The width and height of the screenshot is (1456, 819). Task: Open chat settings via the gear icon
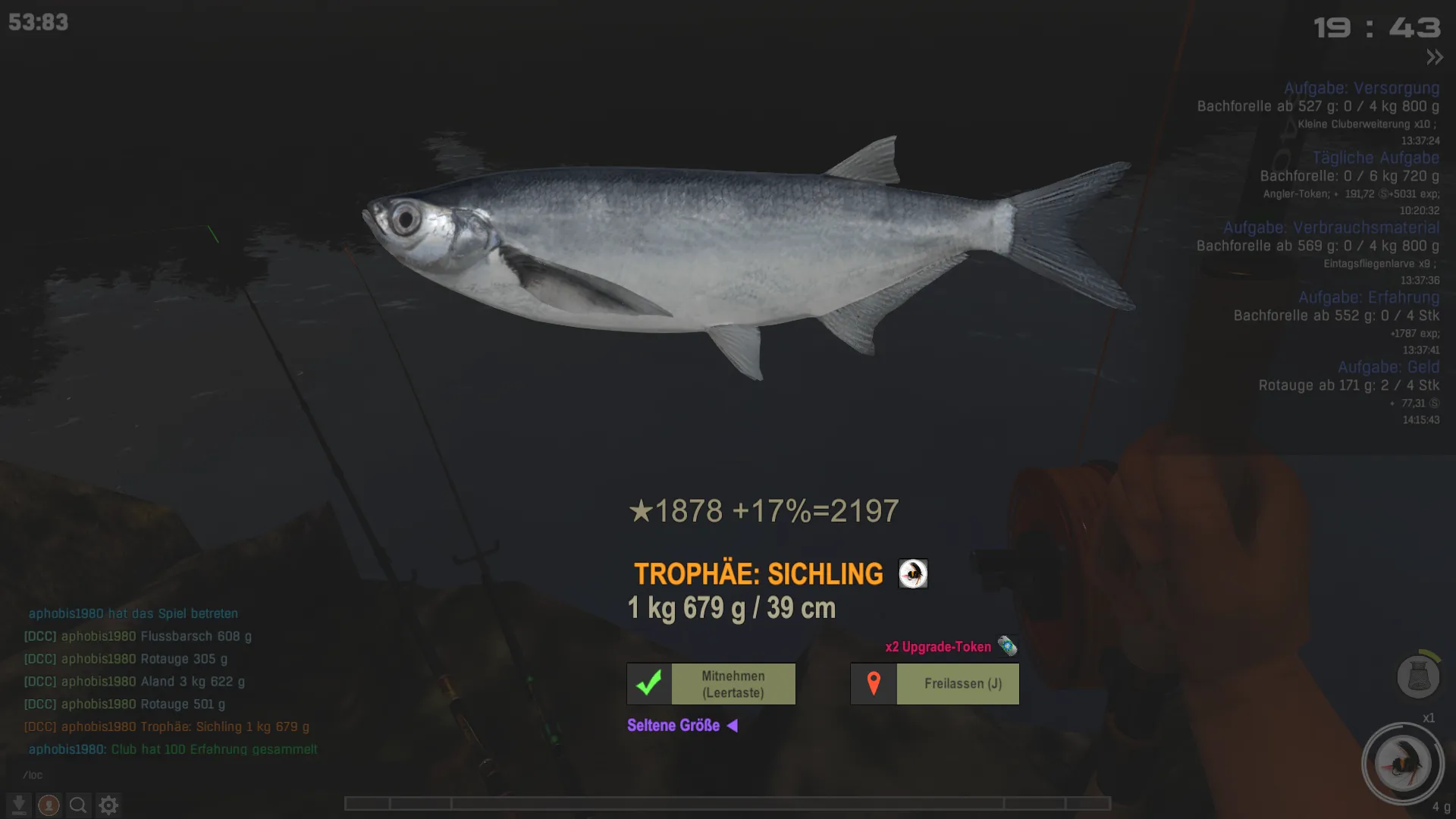pyautogui.click(x=108, y=805)
